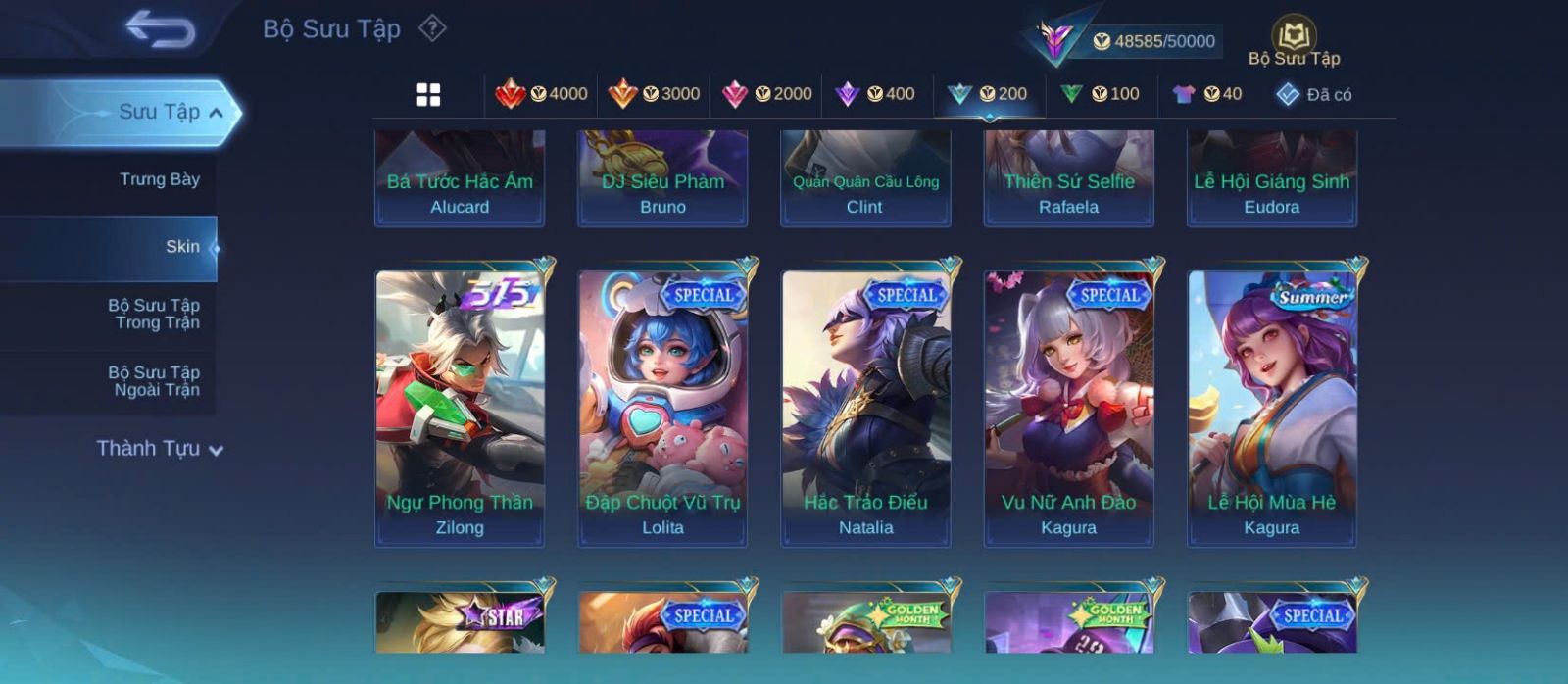Open the collection help question mark

tap(432, 28)
